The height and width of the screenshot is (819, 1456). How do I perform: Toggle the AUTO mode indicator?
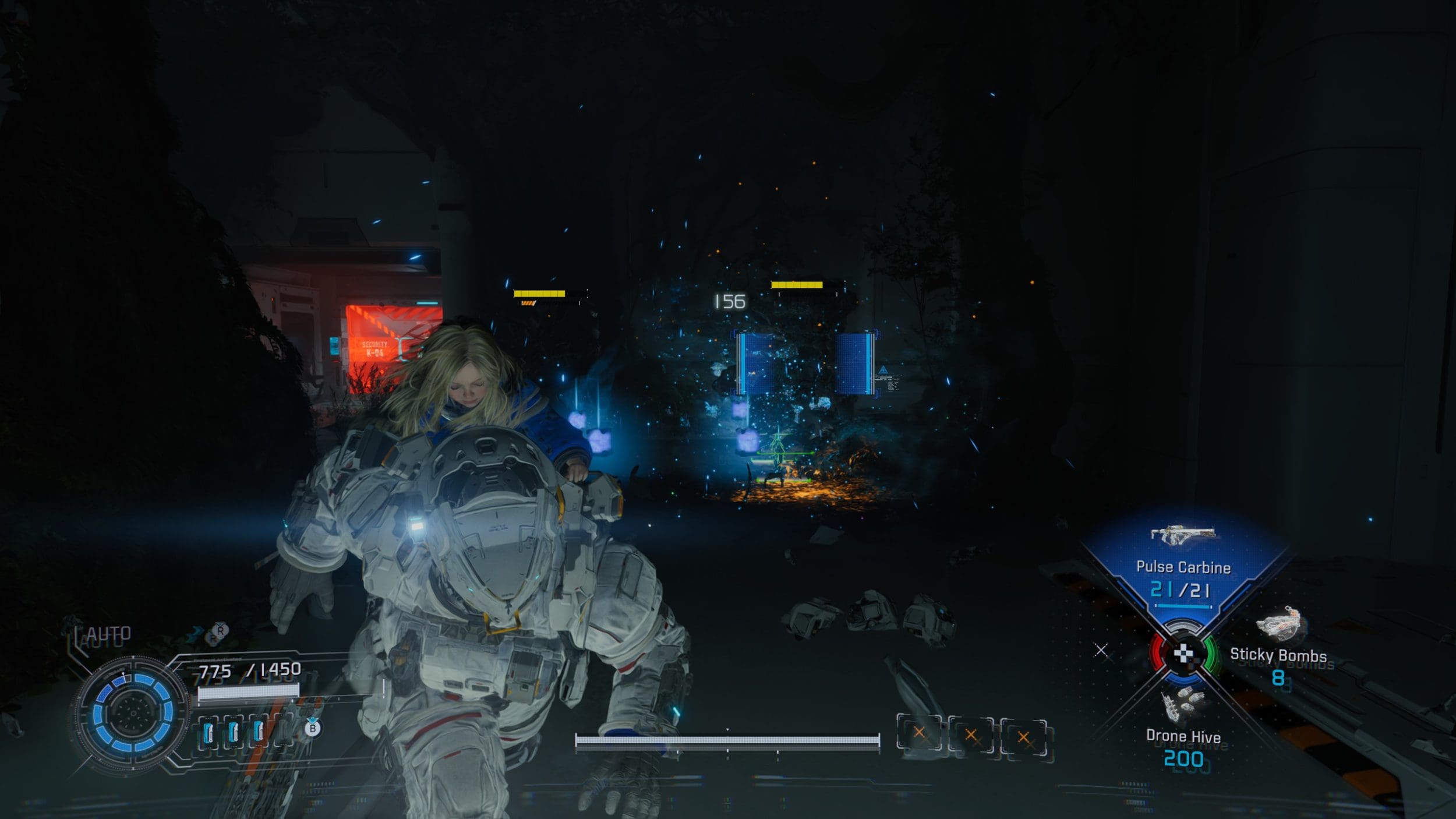(109, 634)
